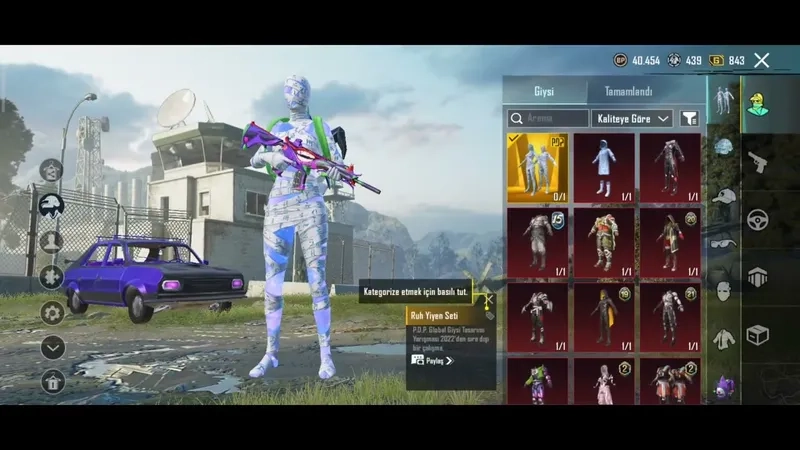Tap Paylaş to share the outfit
Image resolution: width=800 pixels, height=450 pixels.
(432, 360)
